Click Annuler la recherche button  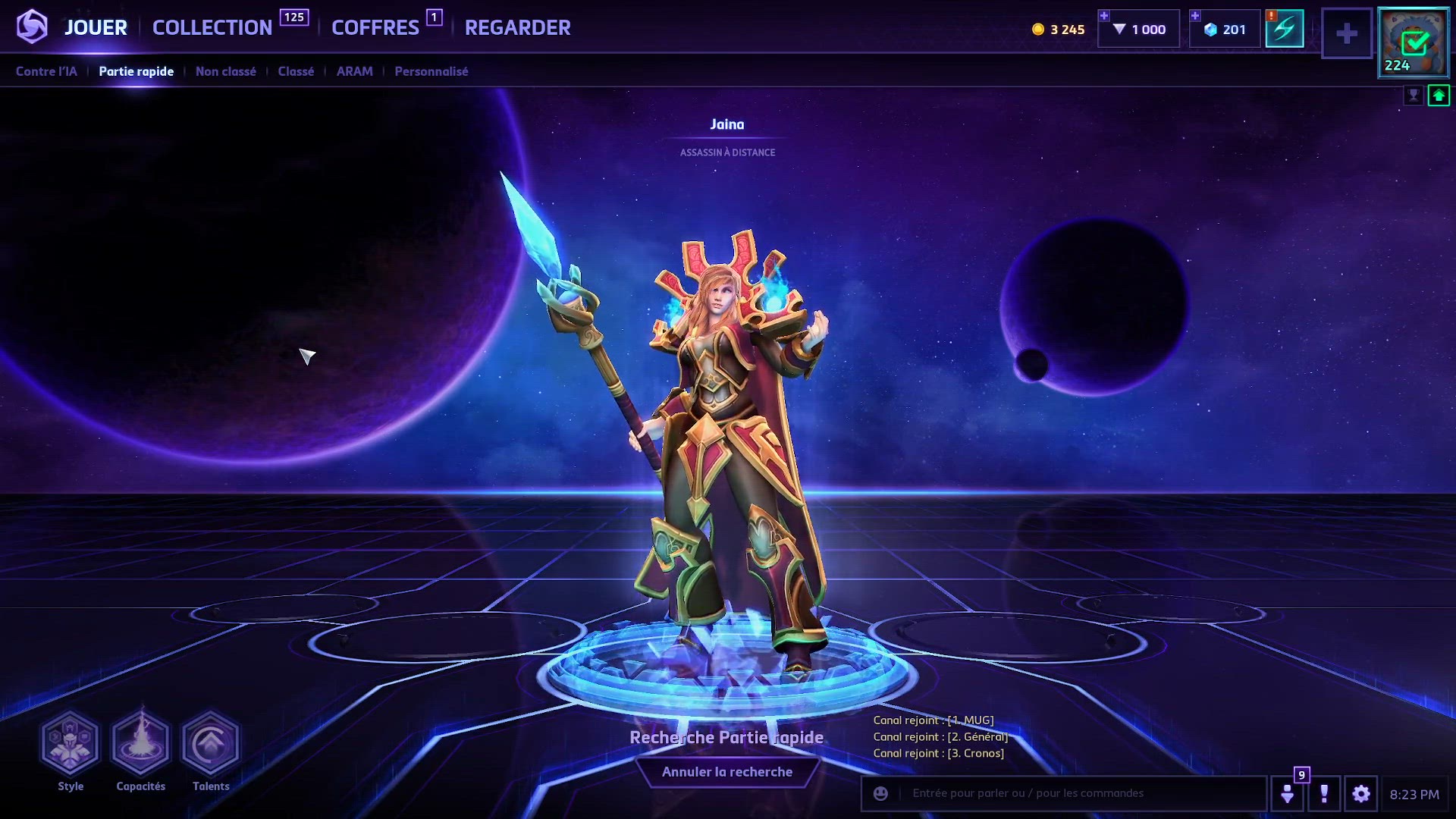pyautogui.click(x=727, y=771)
